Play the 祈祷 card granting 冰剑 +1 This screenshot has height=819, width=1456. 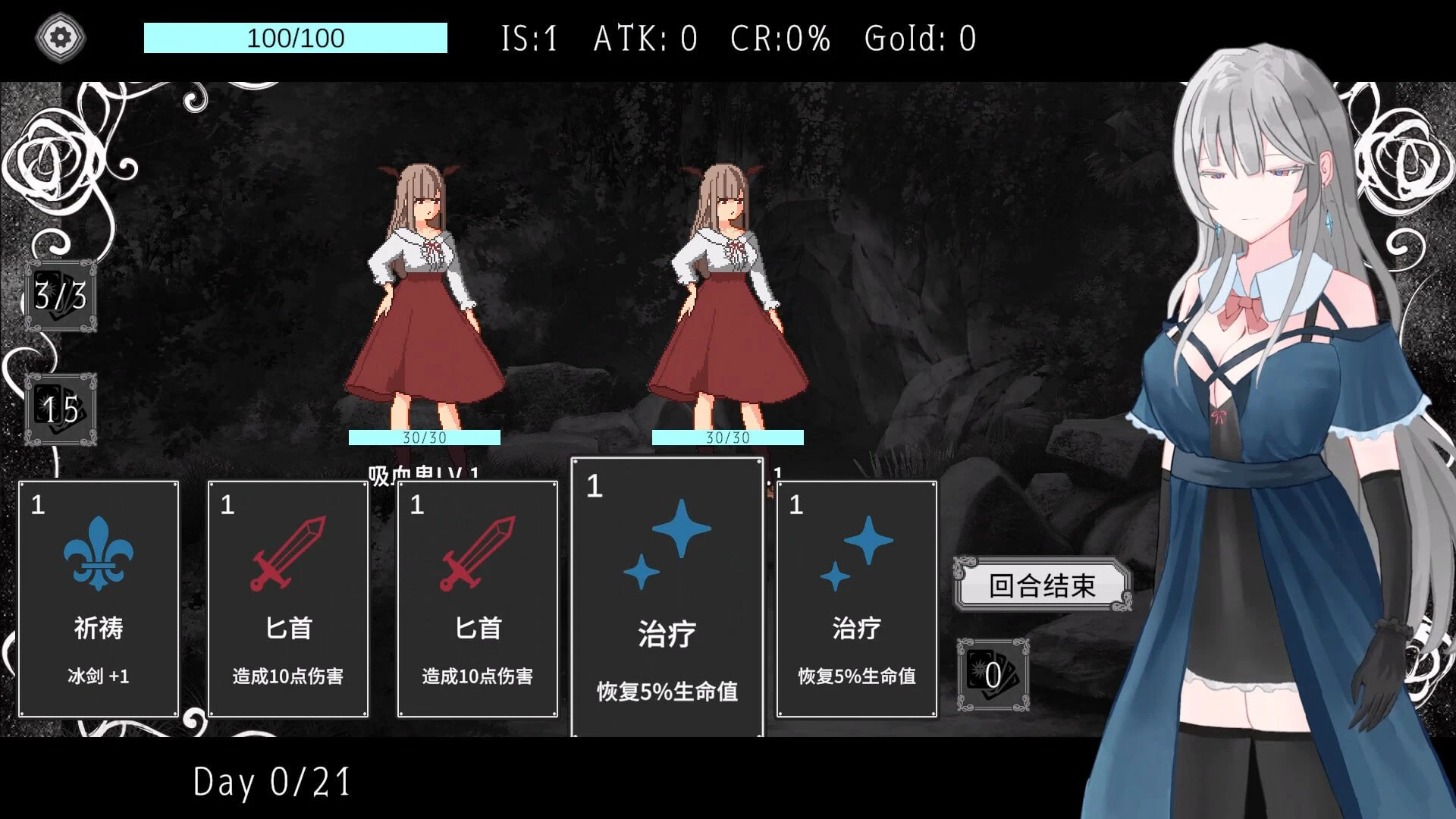(99, 599)
